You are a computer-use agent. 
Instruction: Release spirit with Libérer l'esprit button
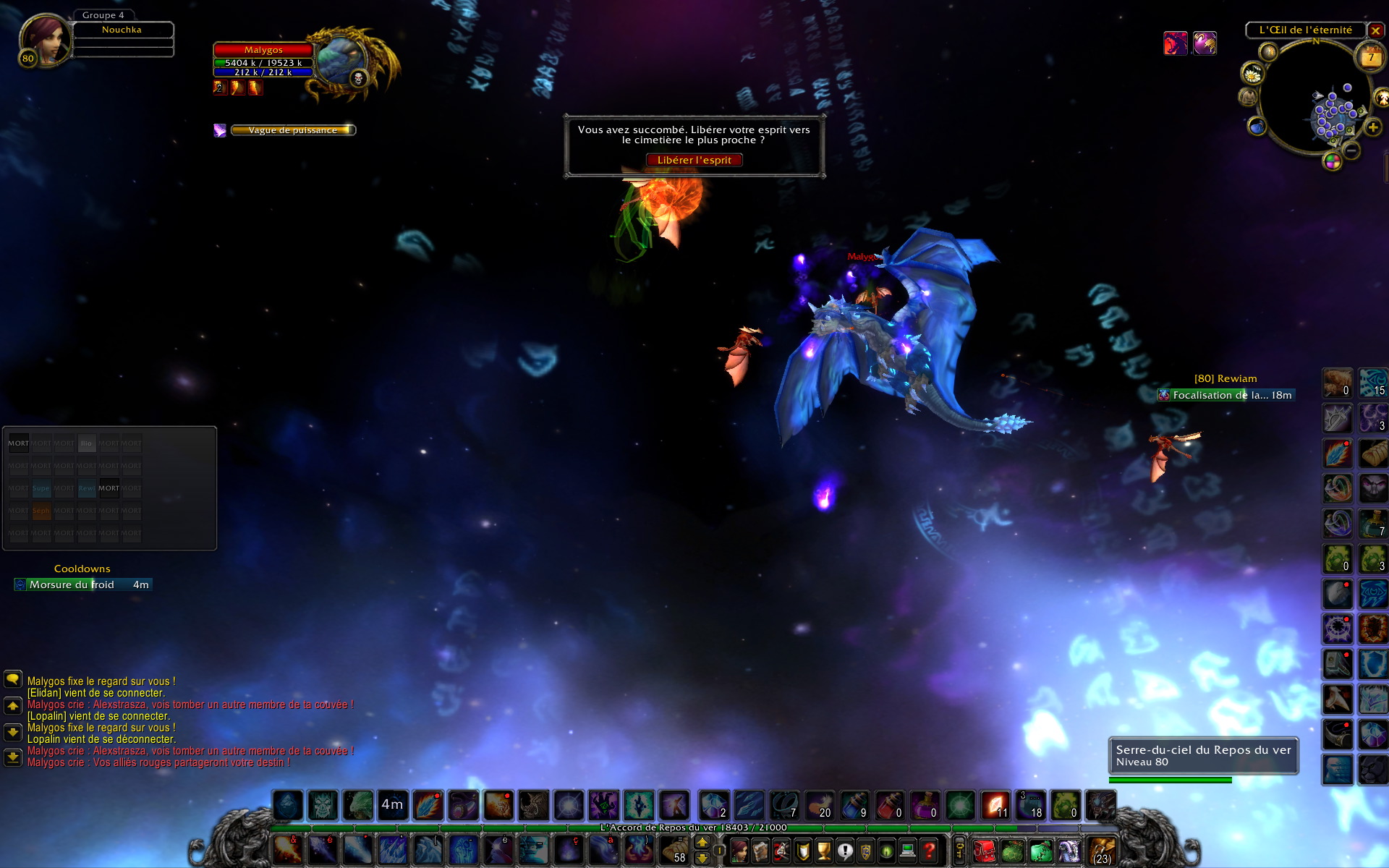694,160
